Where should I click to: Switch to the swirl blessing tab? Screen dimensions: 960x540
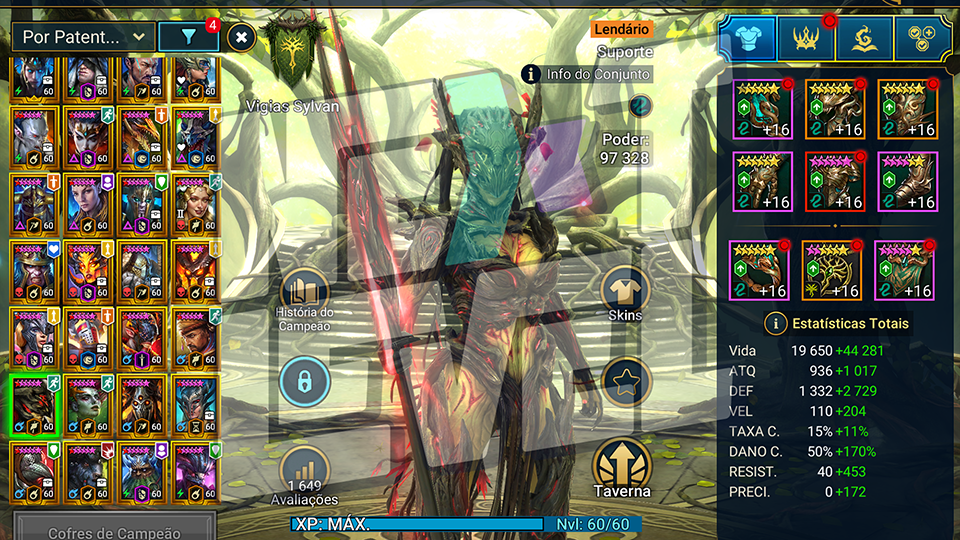tap(864, 38)
